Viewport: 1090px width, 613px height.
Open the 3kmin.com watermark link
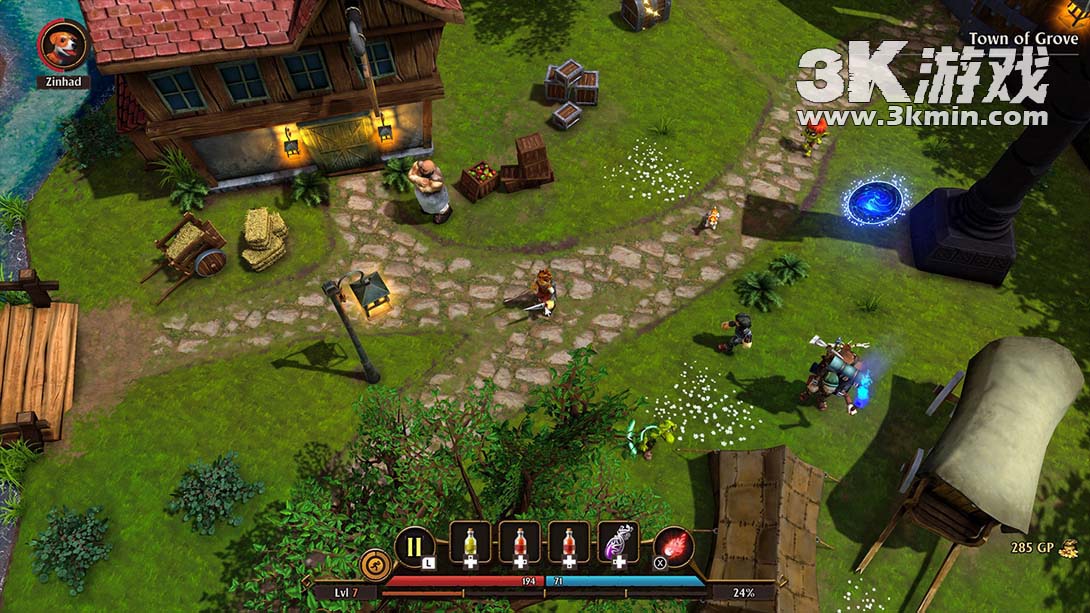922,117
